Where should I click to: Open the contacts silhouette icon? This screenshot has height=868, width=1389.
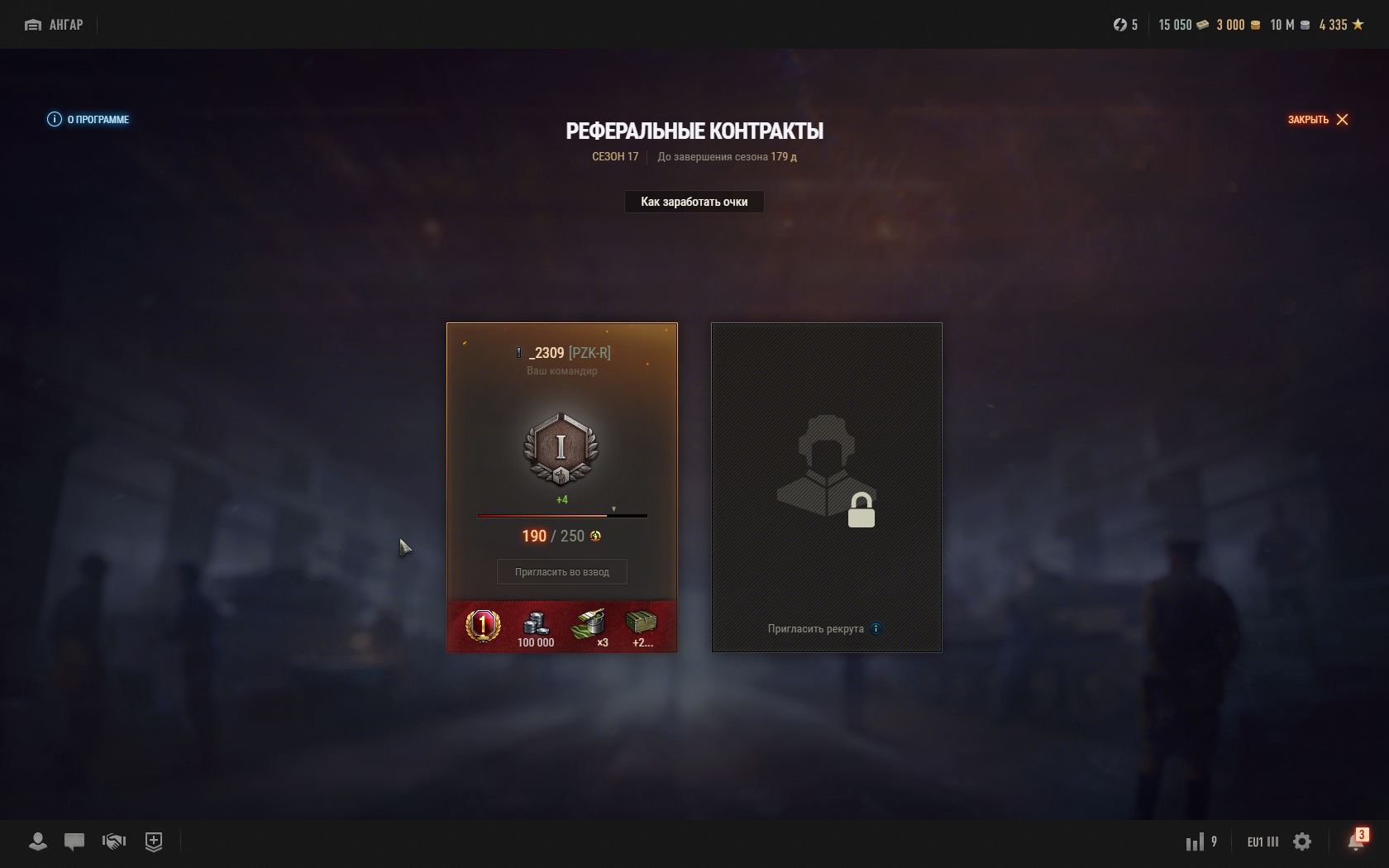tap(37, 842)
